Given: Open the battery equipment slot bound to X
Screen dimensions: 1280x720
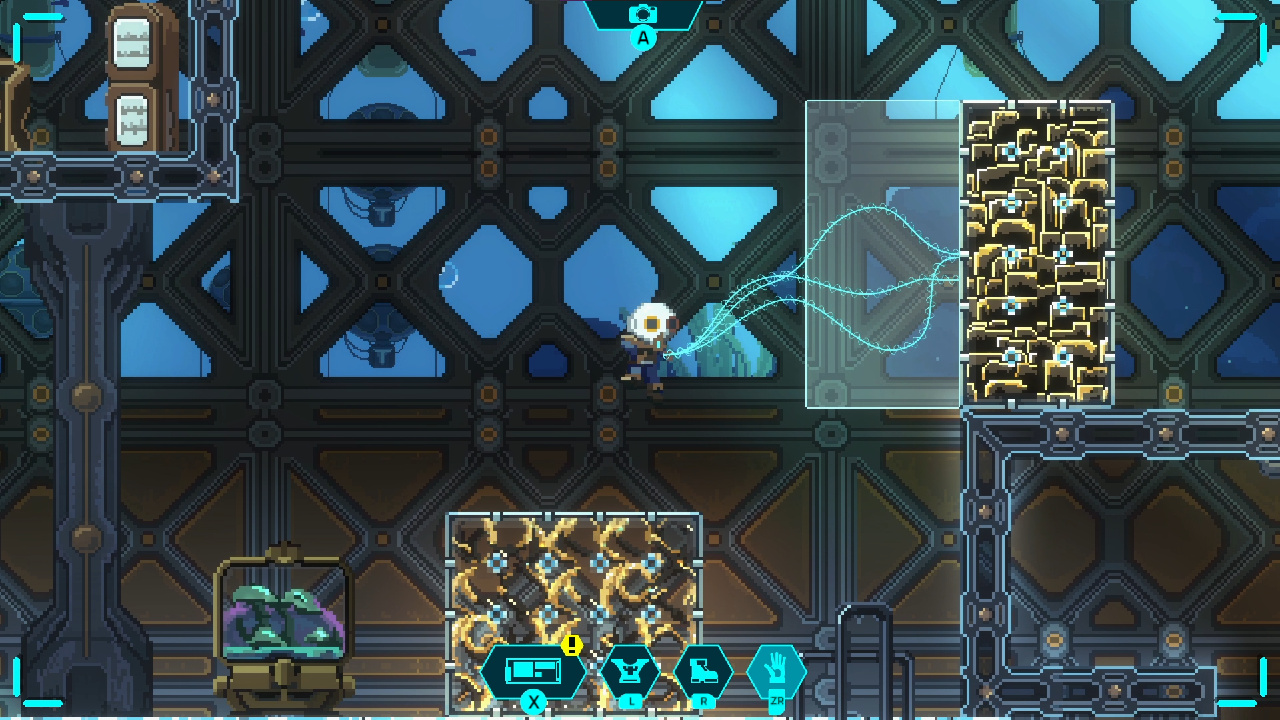Looking at the screenshot, I should (533, 668).
